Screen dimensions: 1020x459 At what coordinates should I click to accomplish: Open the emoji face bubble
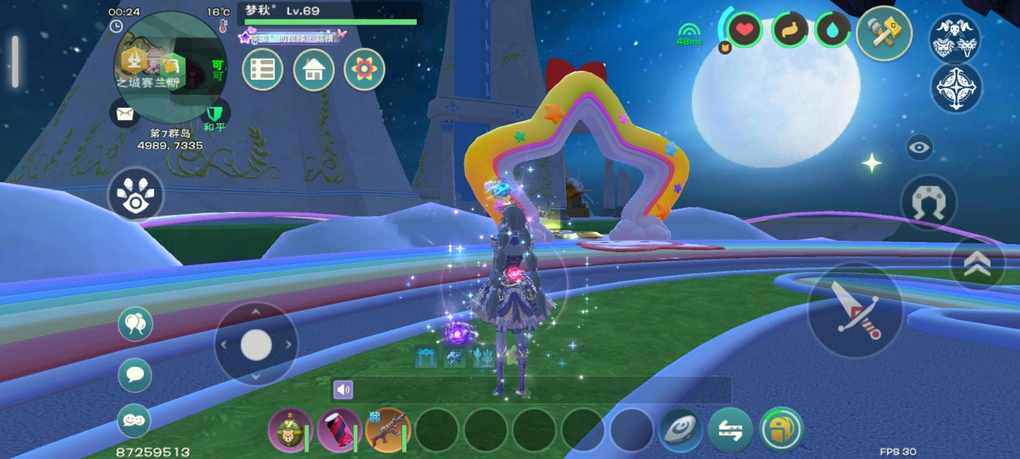point(135,421)
